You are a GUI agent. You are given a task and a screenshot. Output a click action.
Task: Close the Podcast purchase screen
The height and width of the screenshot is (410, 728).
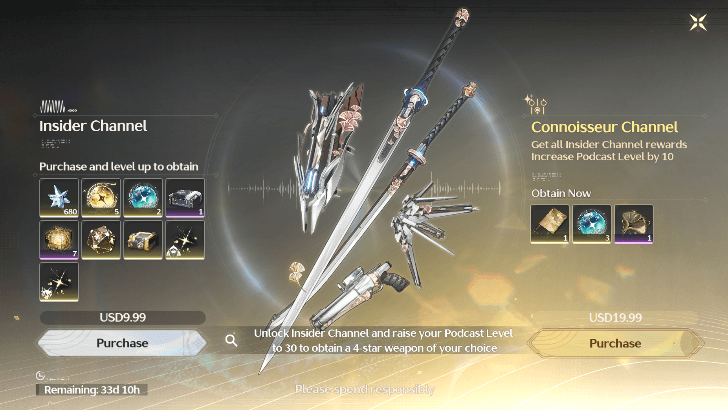point(698,22)
